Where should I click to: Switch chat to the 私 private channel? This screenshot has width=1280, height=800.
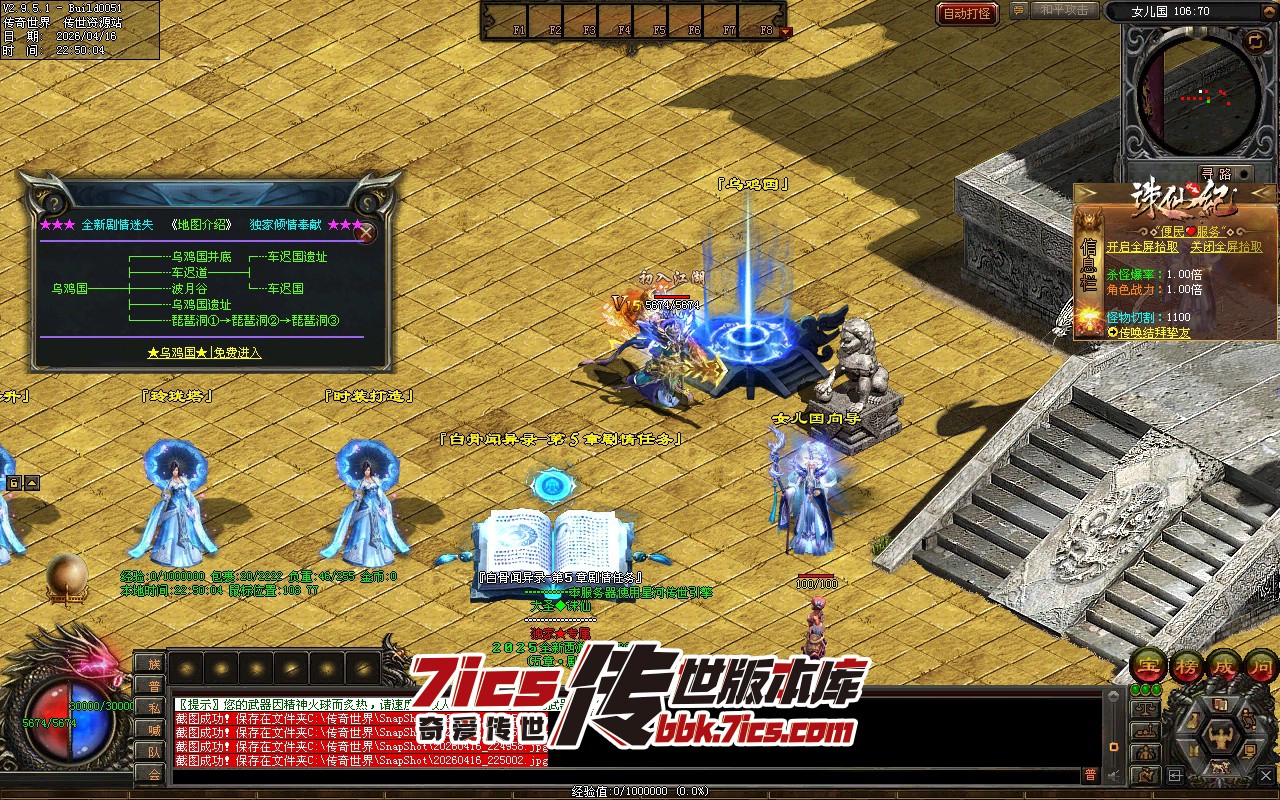click(x=154, y=707)
